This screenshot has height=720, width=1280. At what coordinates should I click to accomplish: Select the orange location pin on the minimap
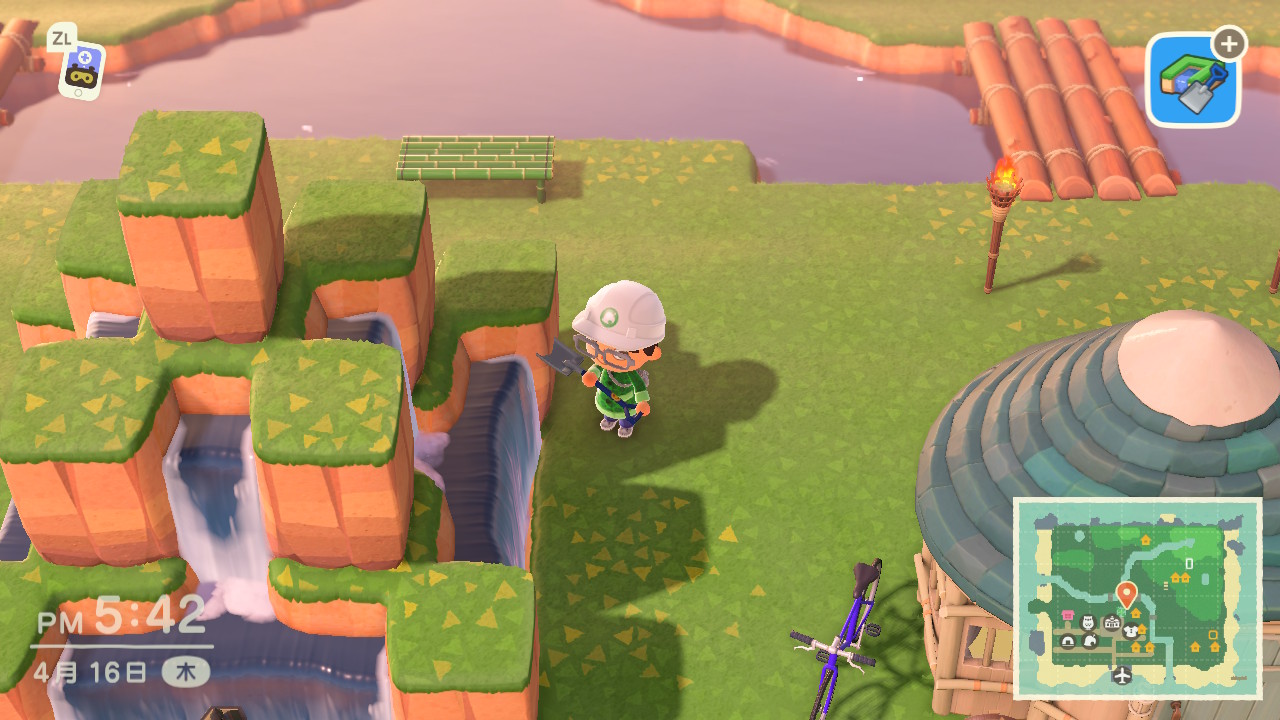coord(1126,593)
